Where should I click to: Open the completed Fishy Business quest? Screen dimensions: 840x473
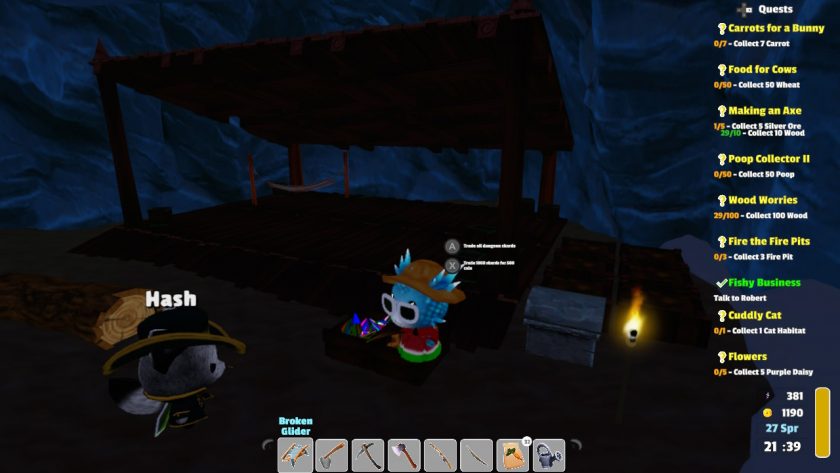click(764, 283)
